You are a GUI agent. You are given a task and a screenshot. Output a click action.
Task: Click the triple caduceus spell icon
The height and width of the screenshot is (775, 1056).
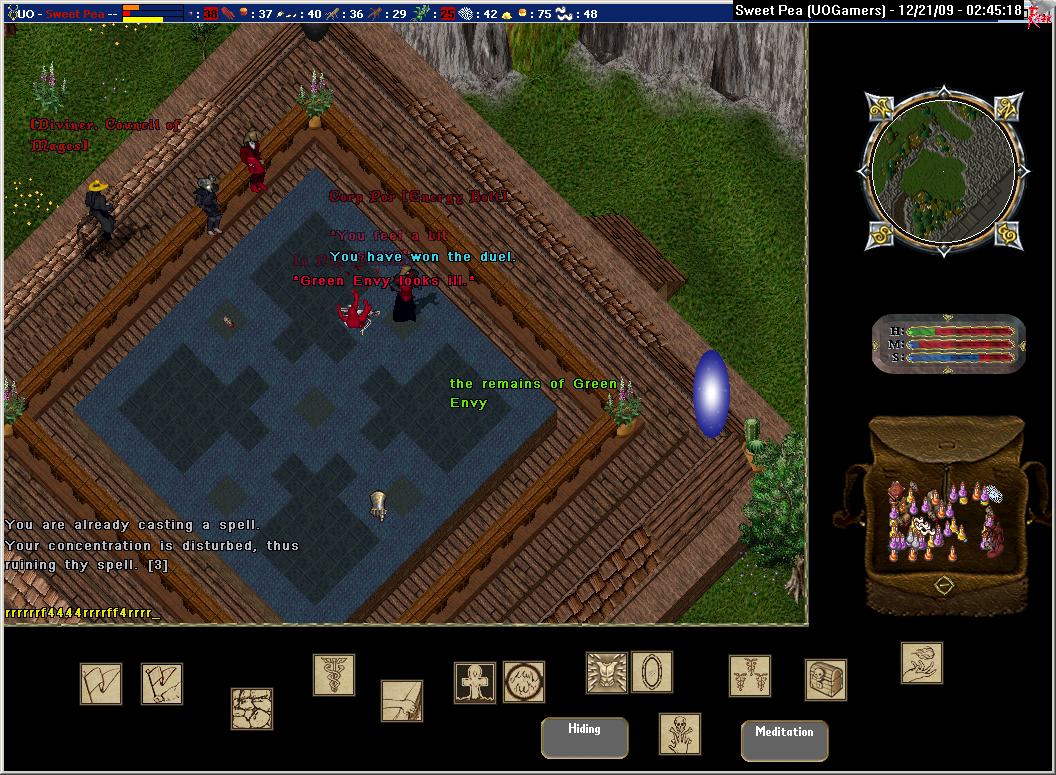(749, 676)
